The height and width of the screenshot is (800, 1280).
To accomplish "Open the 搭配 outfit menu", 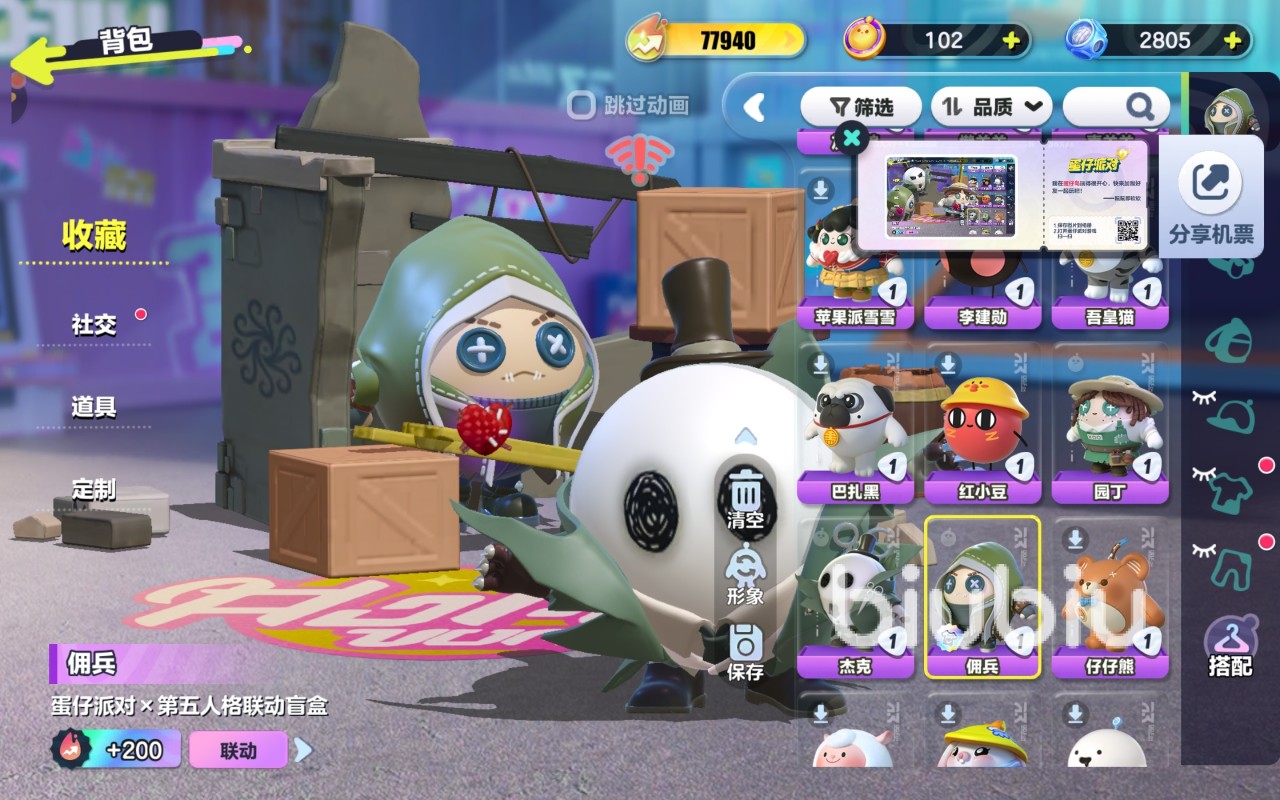I will coord(1230,648).
